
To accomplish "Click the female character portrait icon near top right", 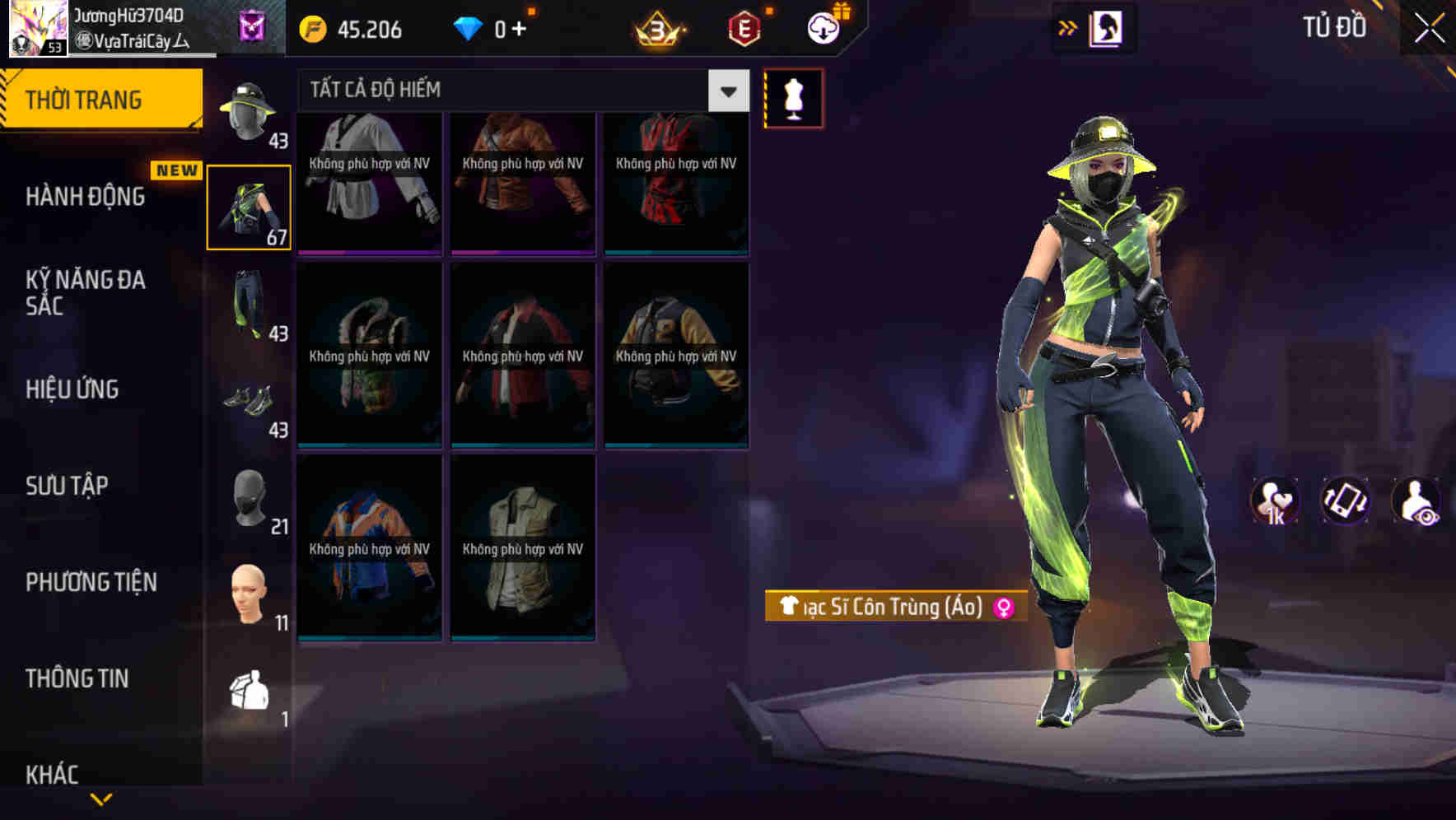I will pyautogui.click(x=1107, y=27).
